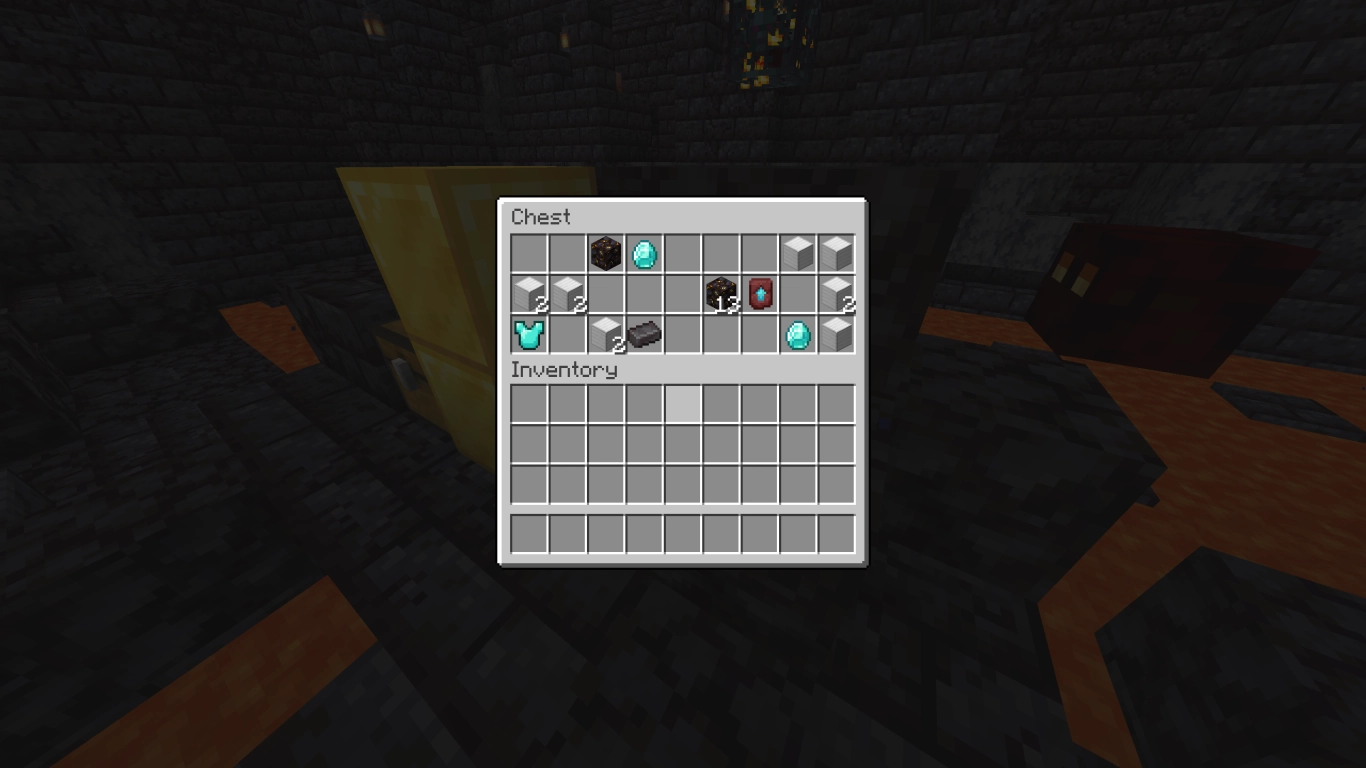Image resolution: width=1366 pixels, height=768 pixels.
Task: Click the snout banner pattern item
Action: pyautogui.click(x=759, y=294)
